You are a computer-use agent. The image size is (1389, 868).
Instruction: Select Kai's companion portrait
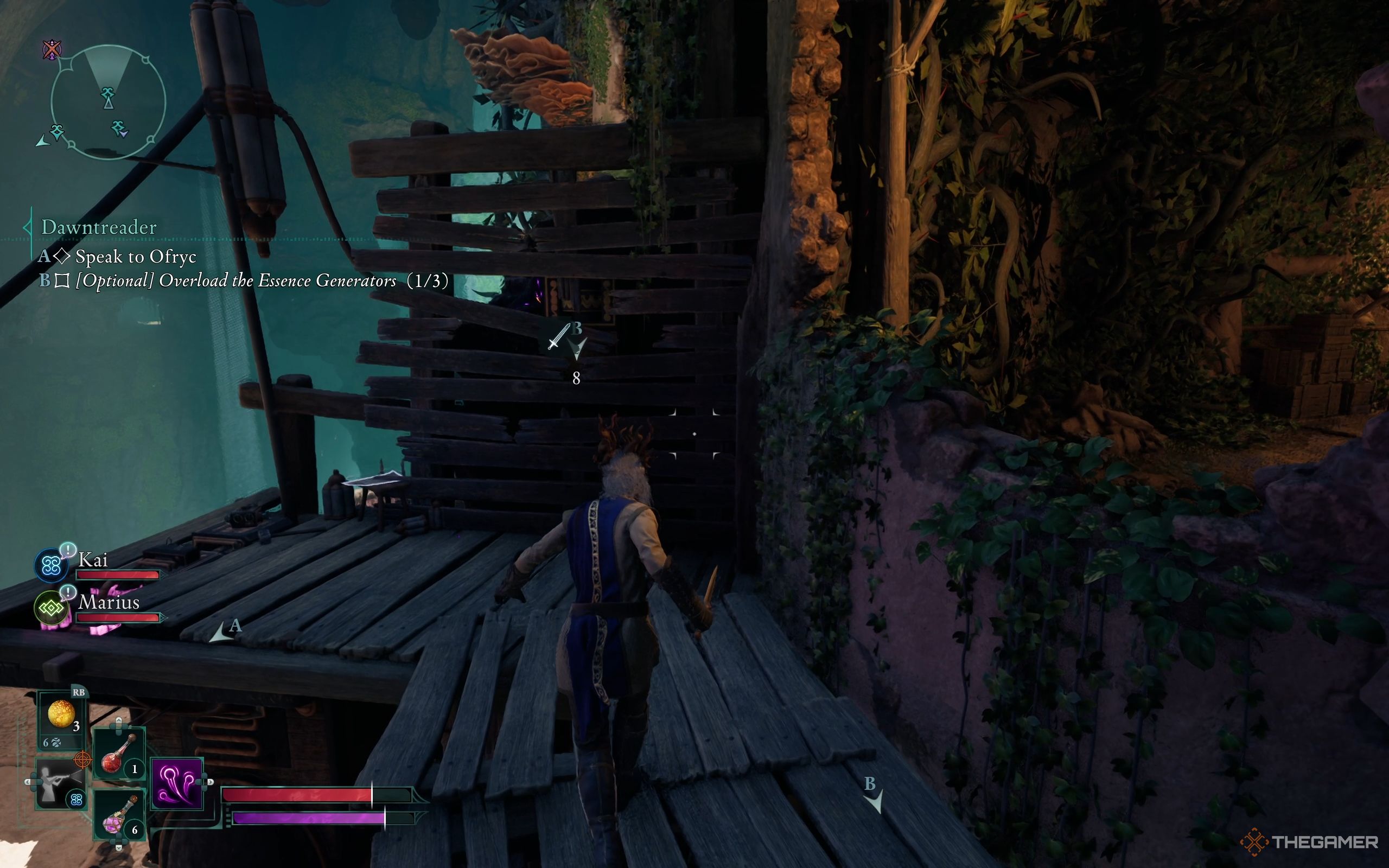pyautogui.click(x=52, y=565)
